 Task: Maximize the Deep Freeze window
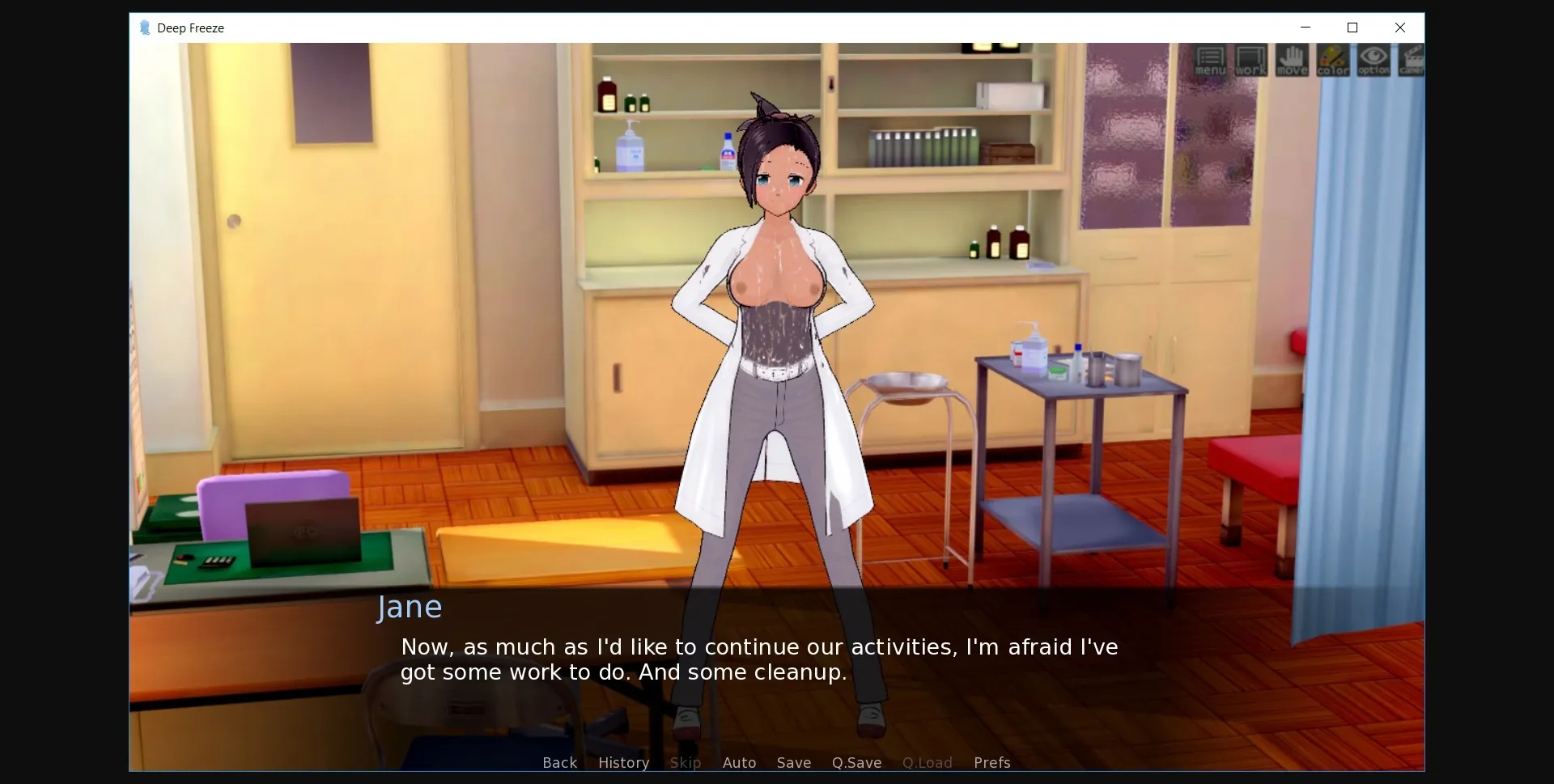1352,28
